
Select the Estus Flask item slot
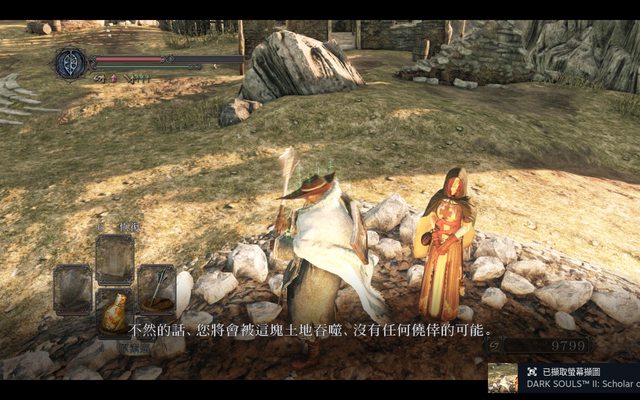coord(115,312)
